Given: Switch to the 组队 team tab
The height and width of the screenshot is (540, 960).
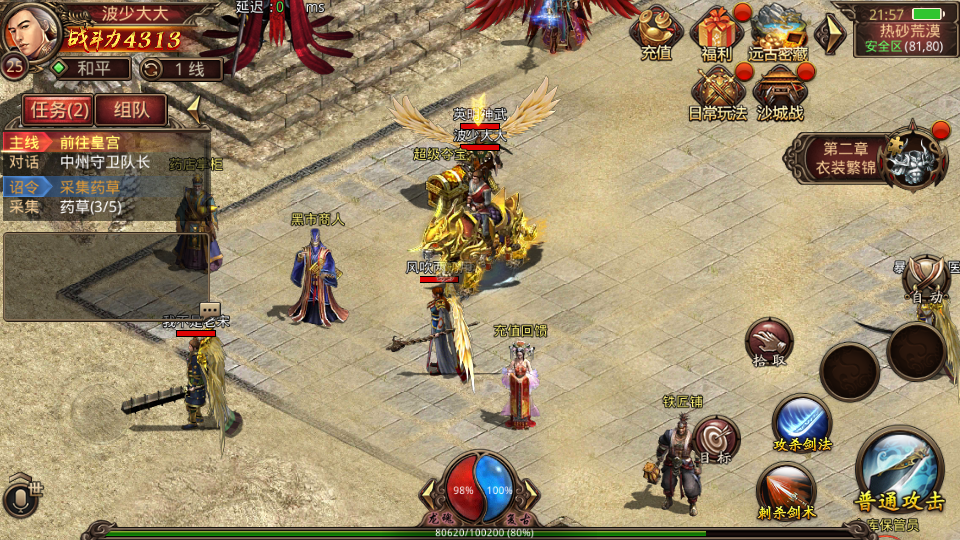Looking at the screenshot, I should (x=131, y=109).
